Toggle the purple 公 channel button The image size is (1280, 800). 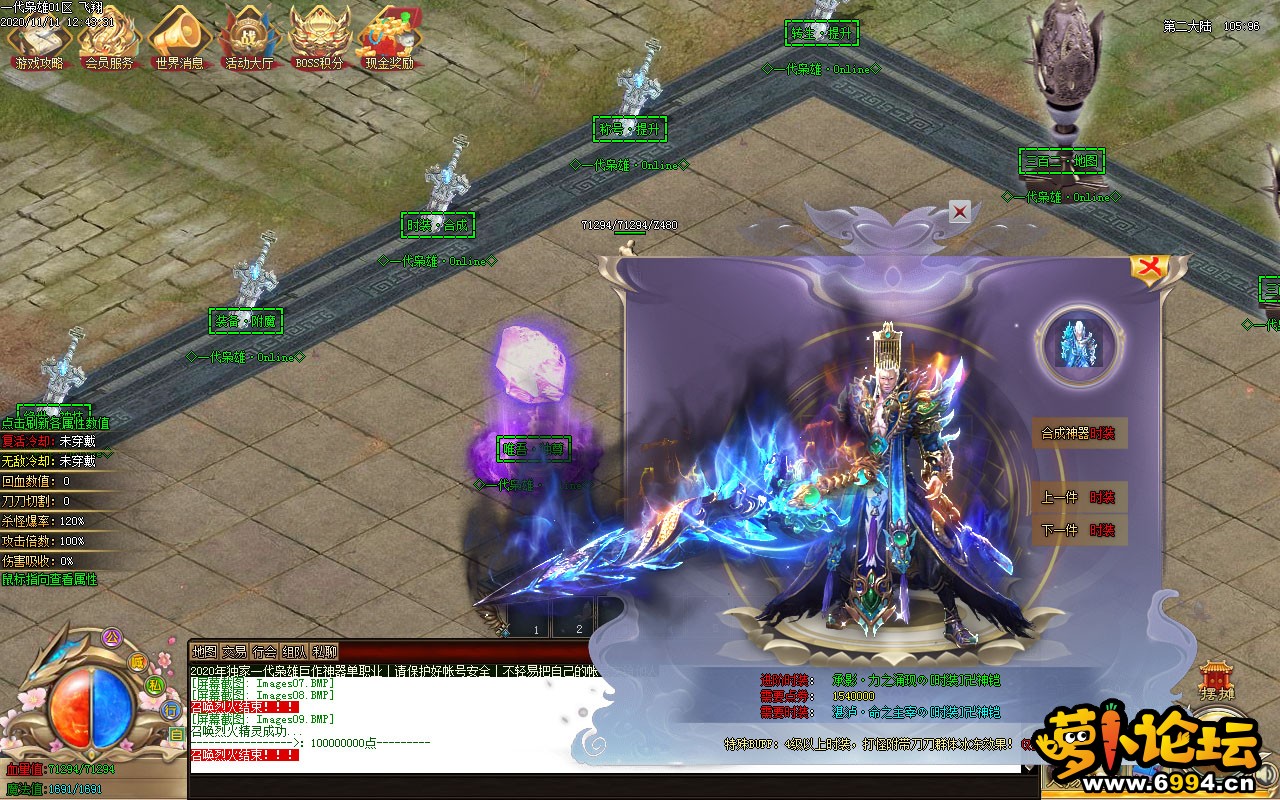click(112, 635)
